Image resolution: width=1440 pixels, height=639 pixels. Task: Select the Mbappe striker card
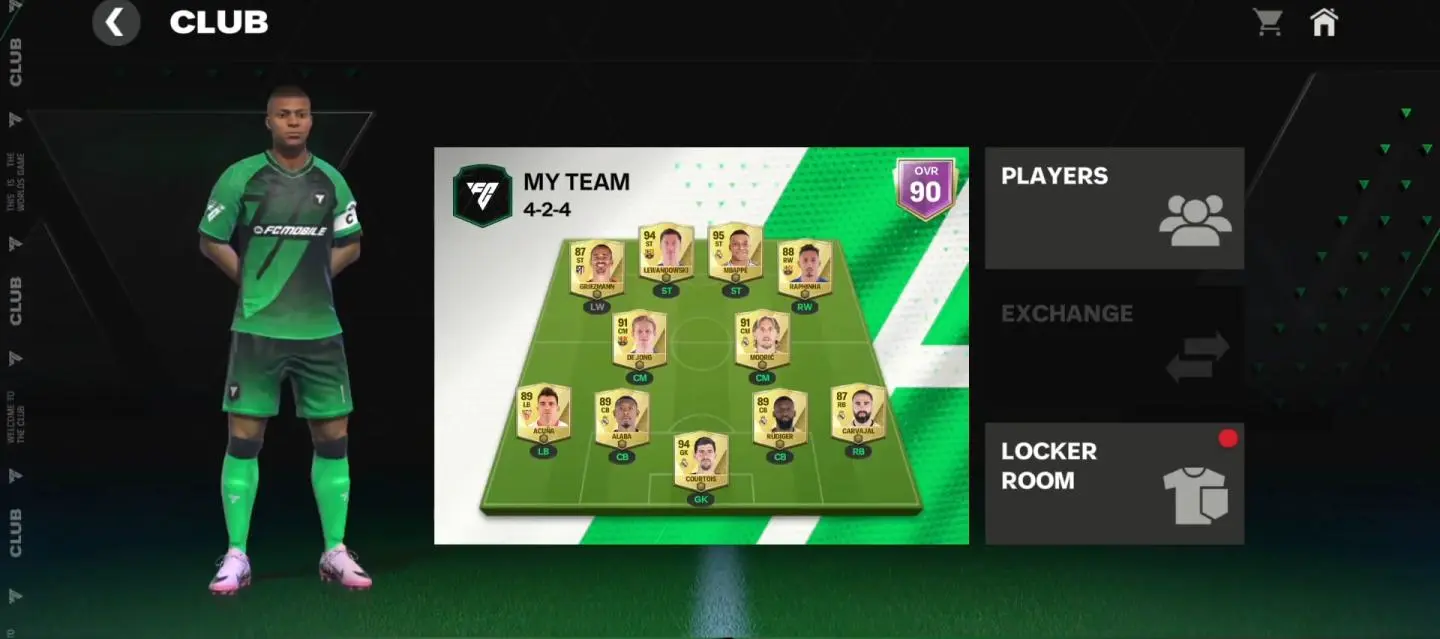735,251
